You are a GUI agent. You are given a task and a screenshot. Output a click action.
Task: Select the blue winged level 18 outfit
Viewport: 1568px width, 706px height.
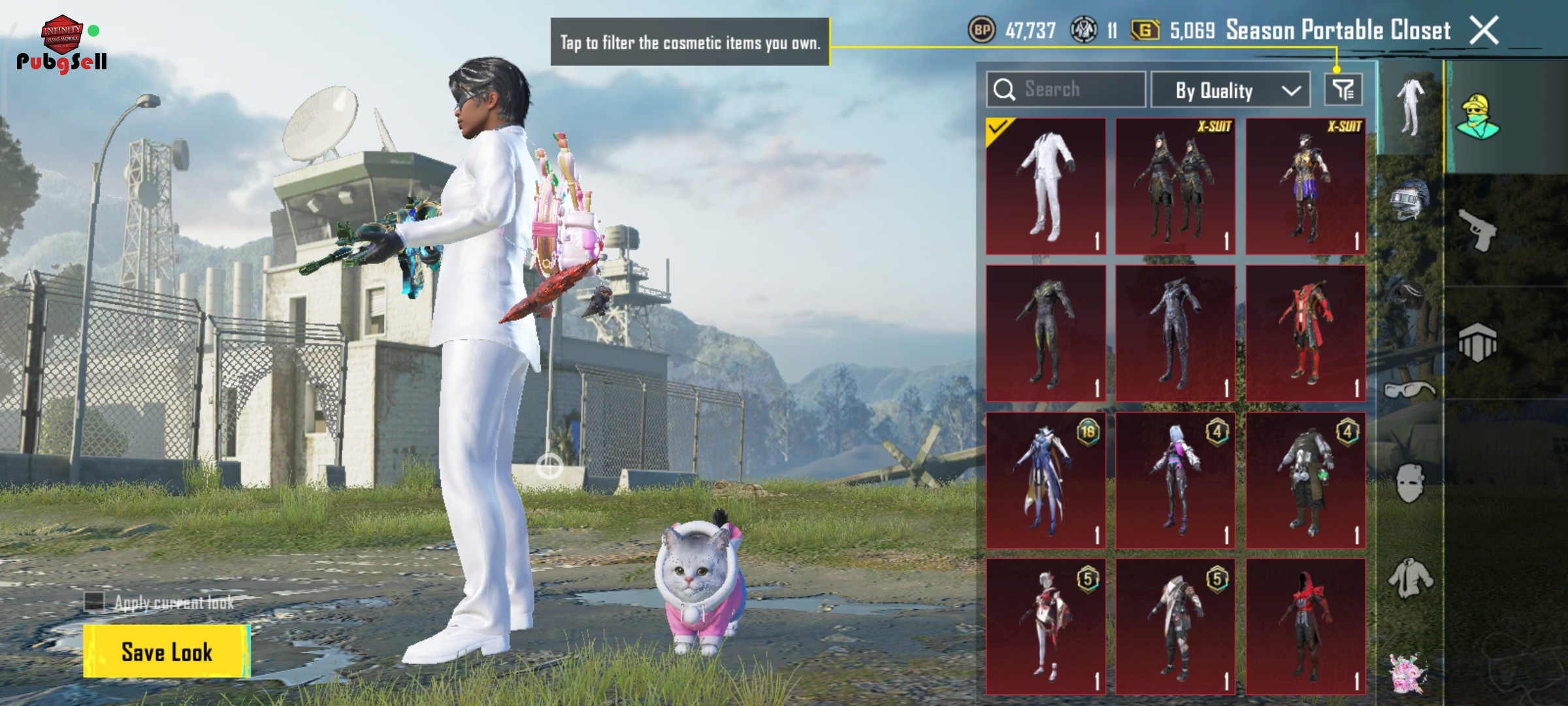[1046, 480]
